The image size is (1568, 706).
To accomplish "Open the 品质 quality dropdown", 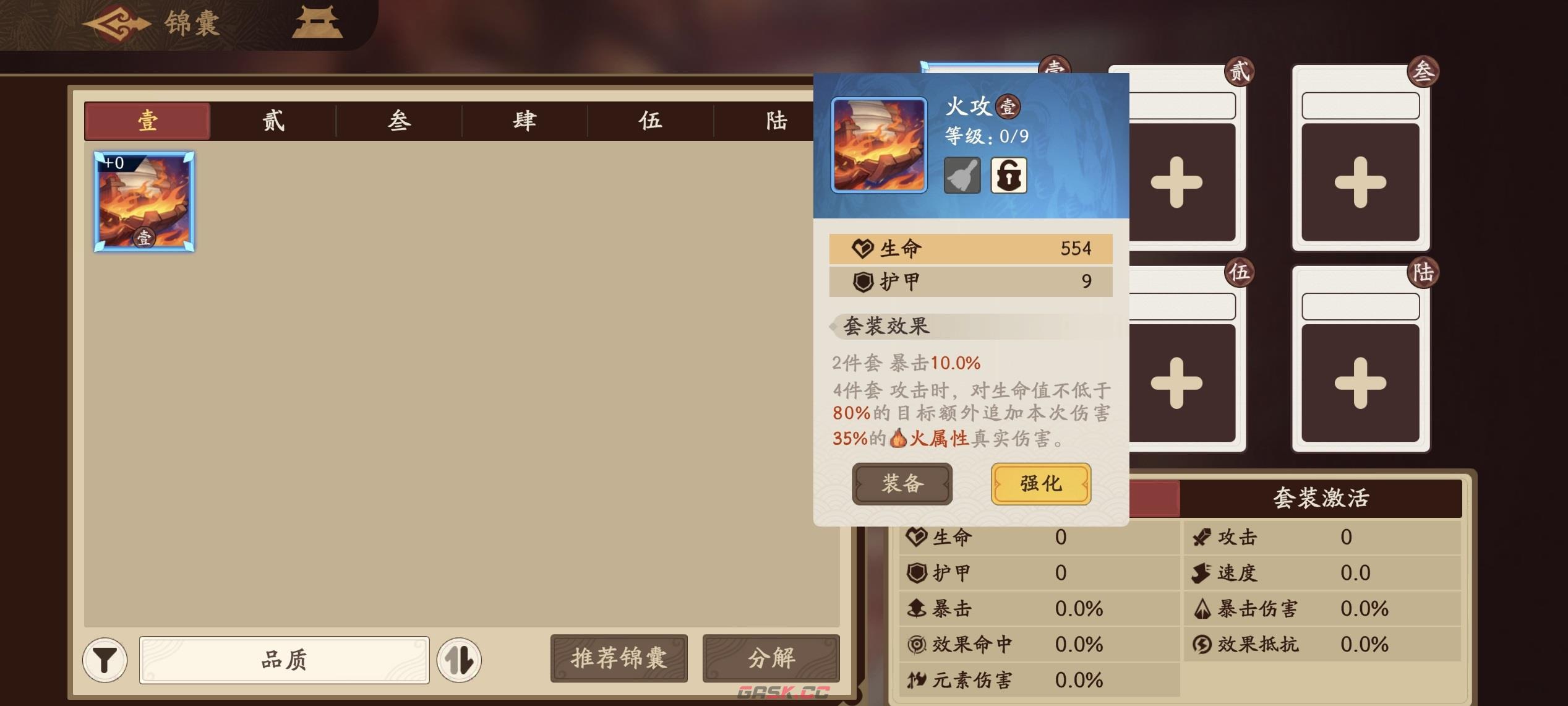I will [281, 661].
